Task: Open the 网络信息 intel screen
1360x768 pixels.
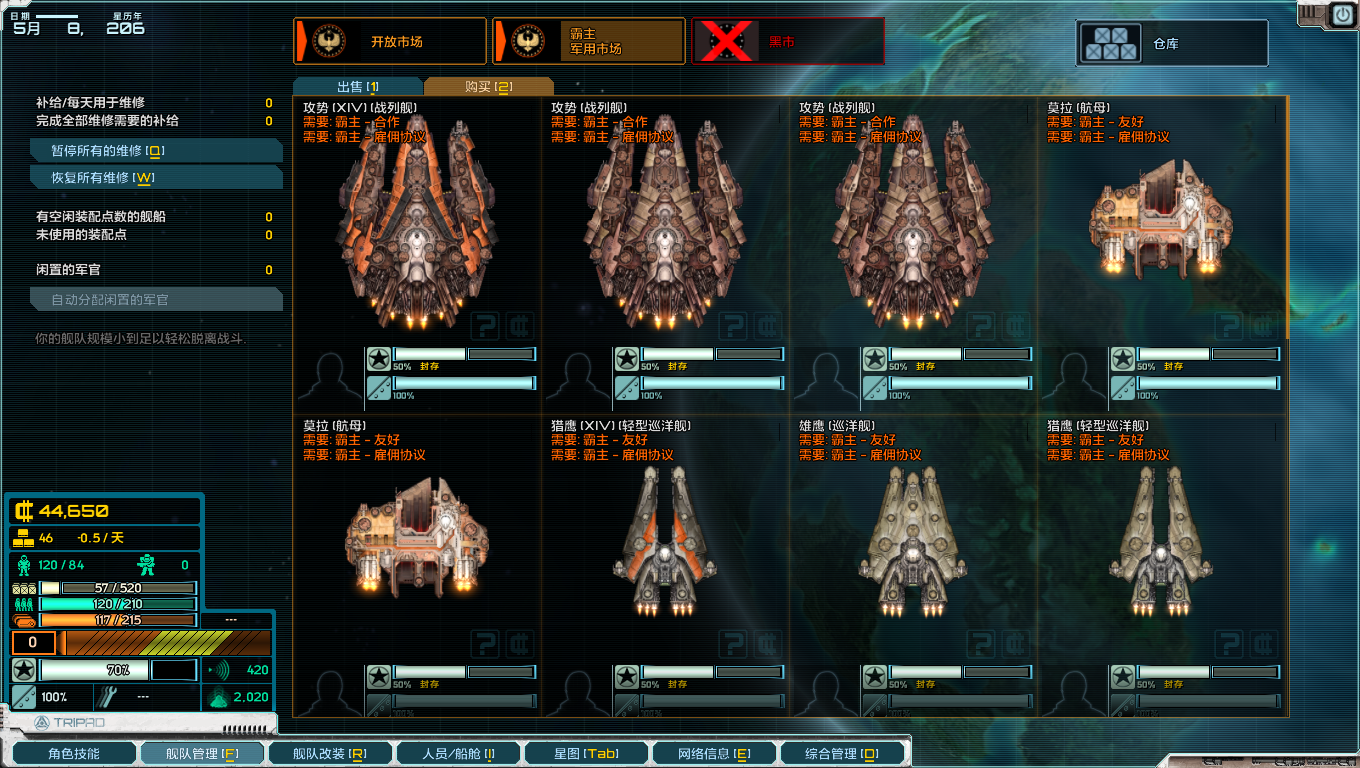Action: [x=714, y=753]
